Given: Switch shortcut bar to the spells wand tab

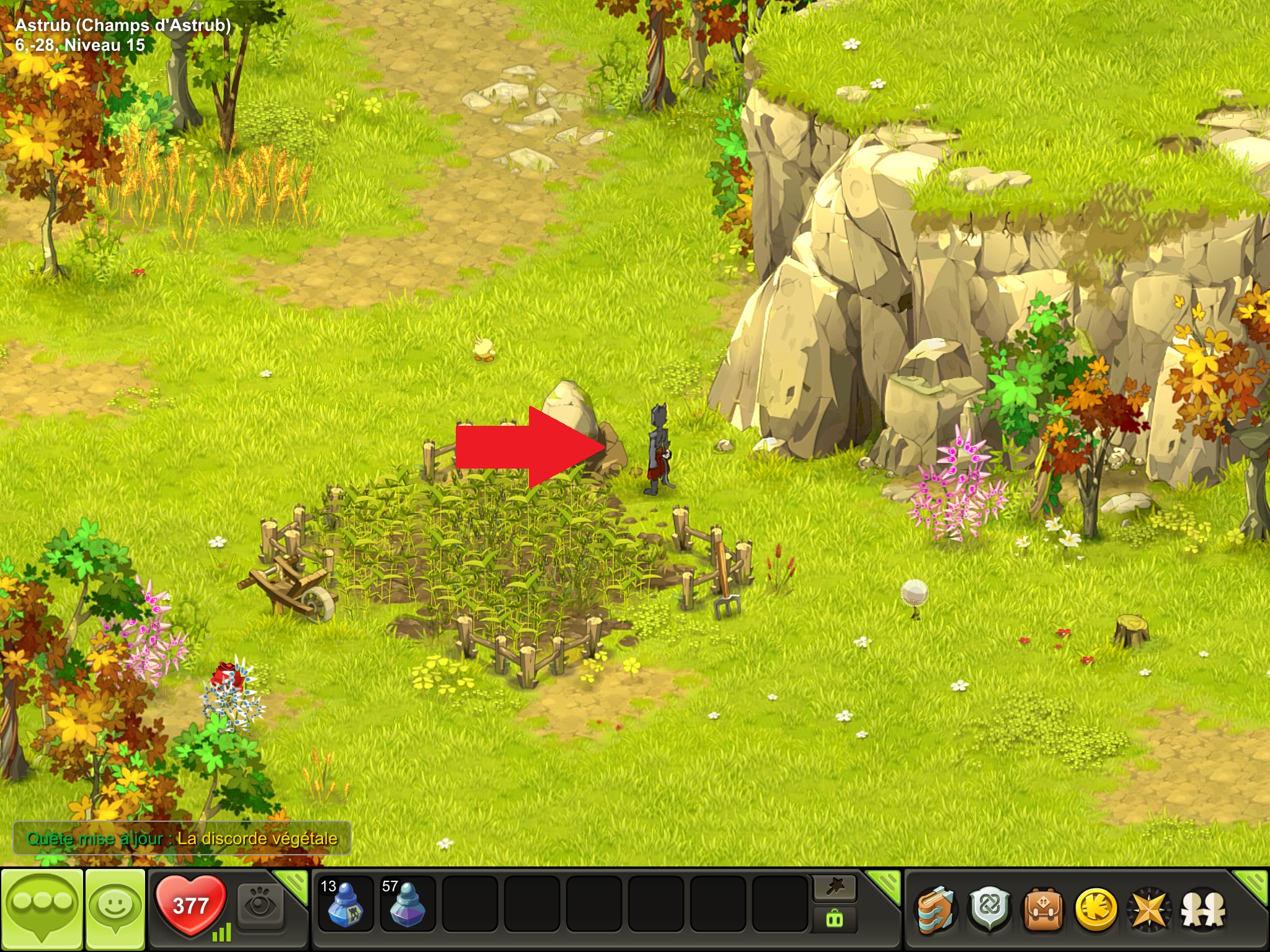Looking at the screenshot, I should coord(835,888).
